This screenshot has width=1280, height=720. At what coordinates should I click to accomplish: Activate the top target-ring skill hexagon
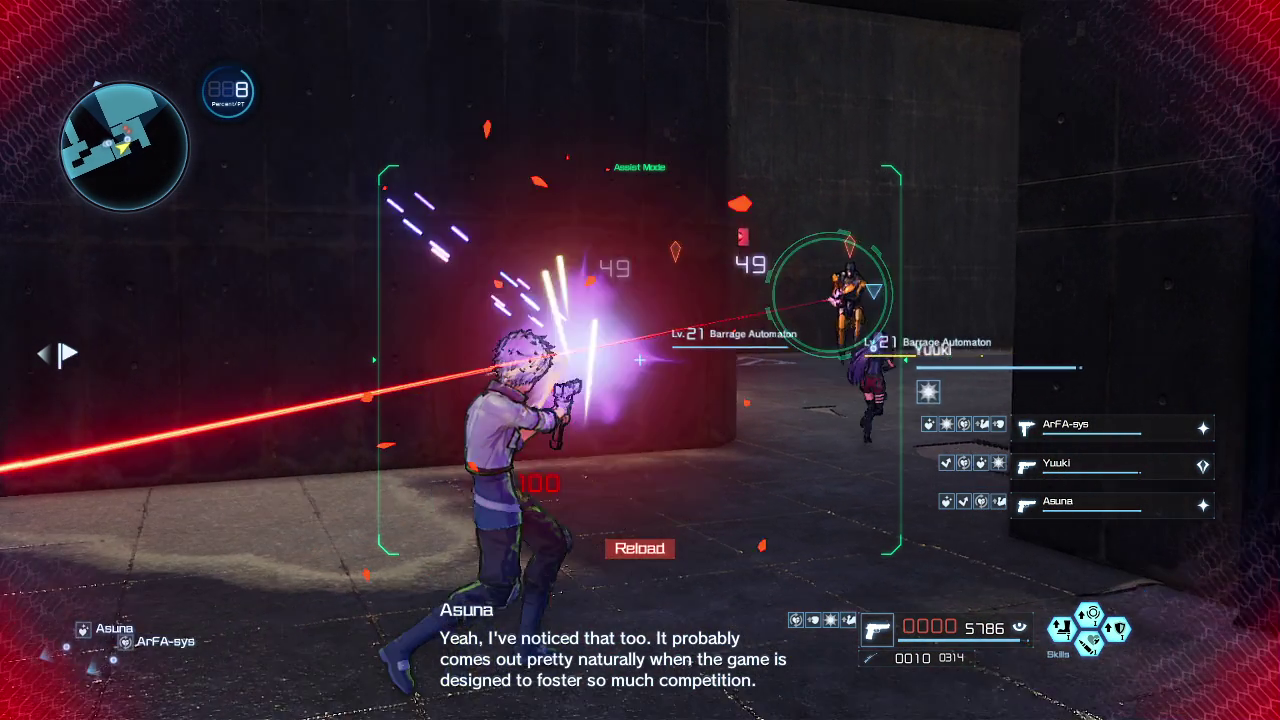(1089, 614)
